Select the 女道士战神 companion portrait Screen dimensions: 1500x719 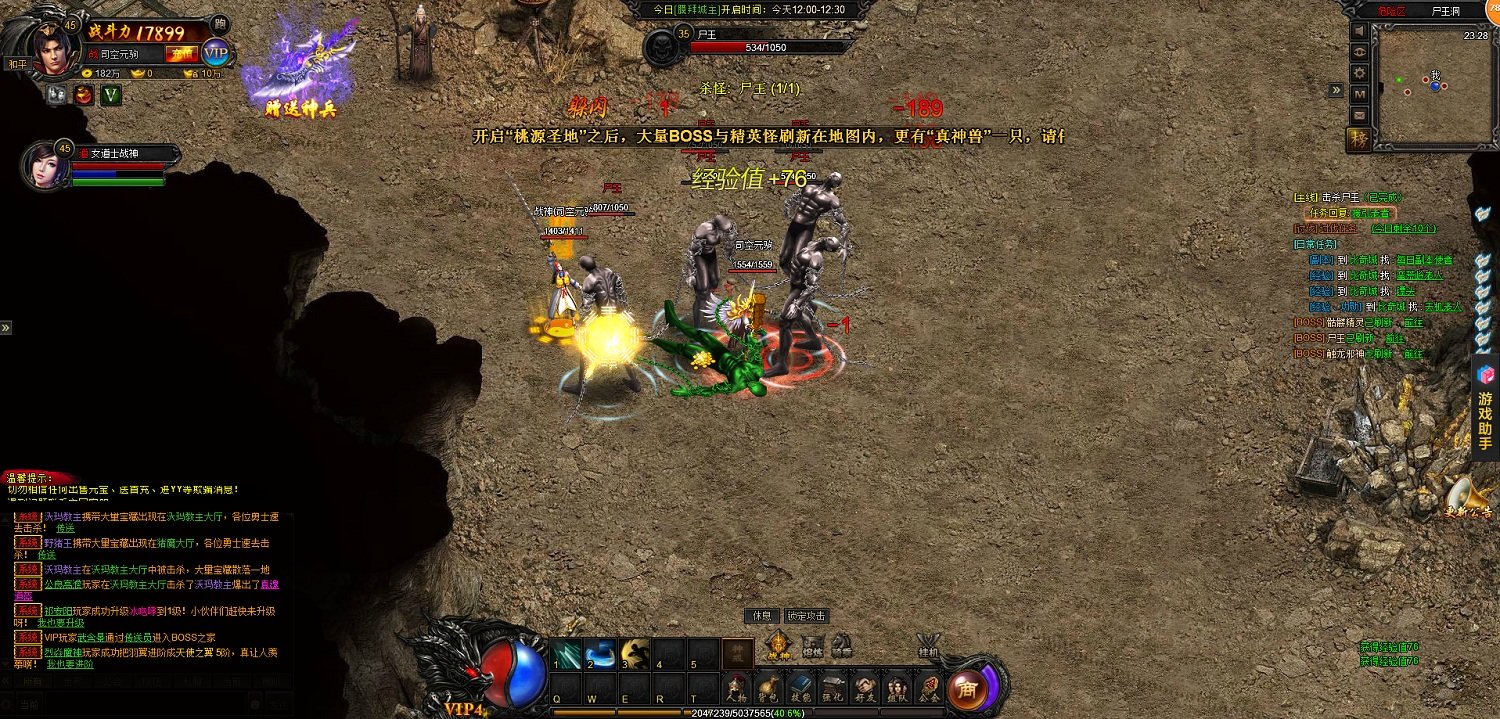point(41,166)
